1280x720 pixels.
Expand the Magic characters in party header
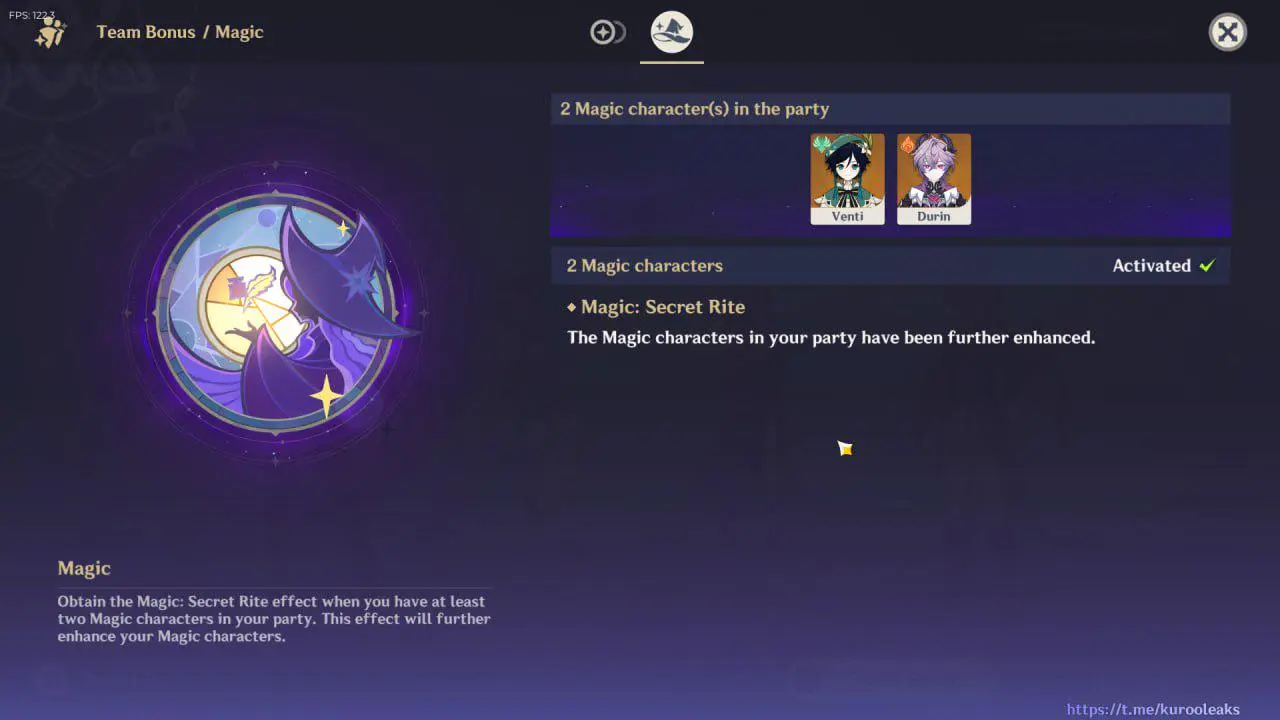[x=890, y=108]
